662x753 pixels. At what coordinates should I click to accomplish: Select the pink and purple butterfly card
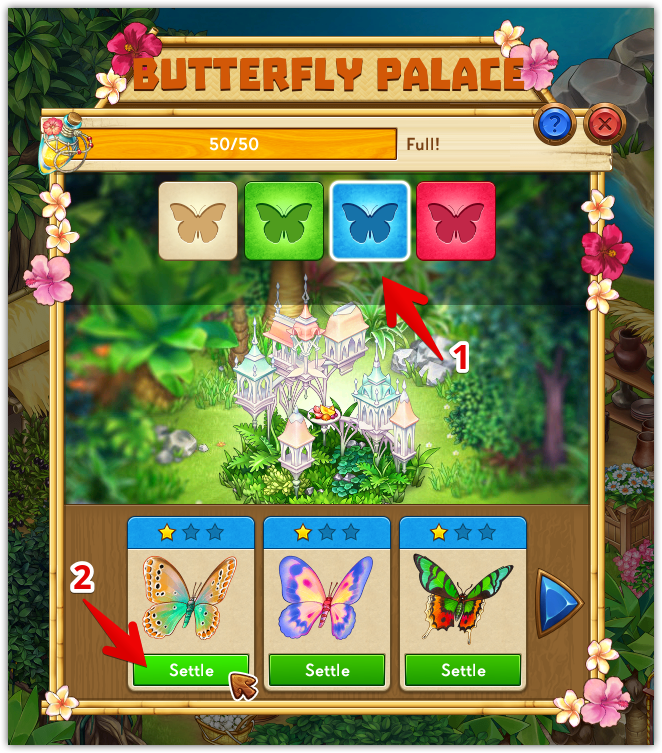tap(327, 597)
